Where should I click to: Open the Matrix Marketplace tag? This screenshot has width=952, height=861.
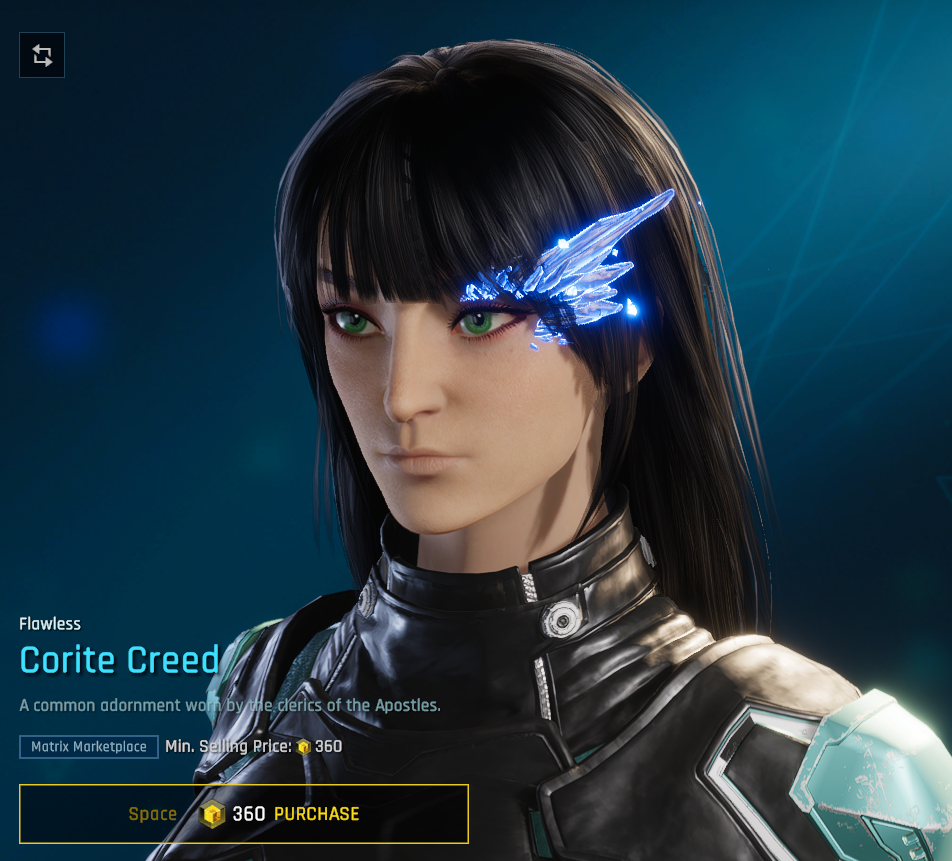click(89, 747)
